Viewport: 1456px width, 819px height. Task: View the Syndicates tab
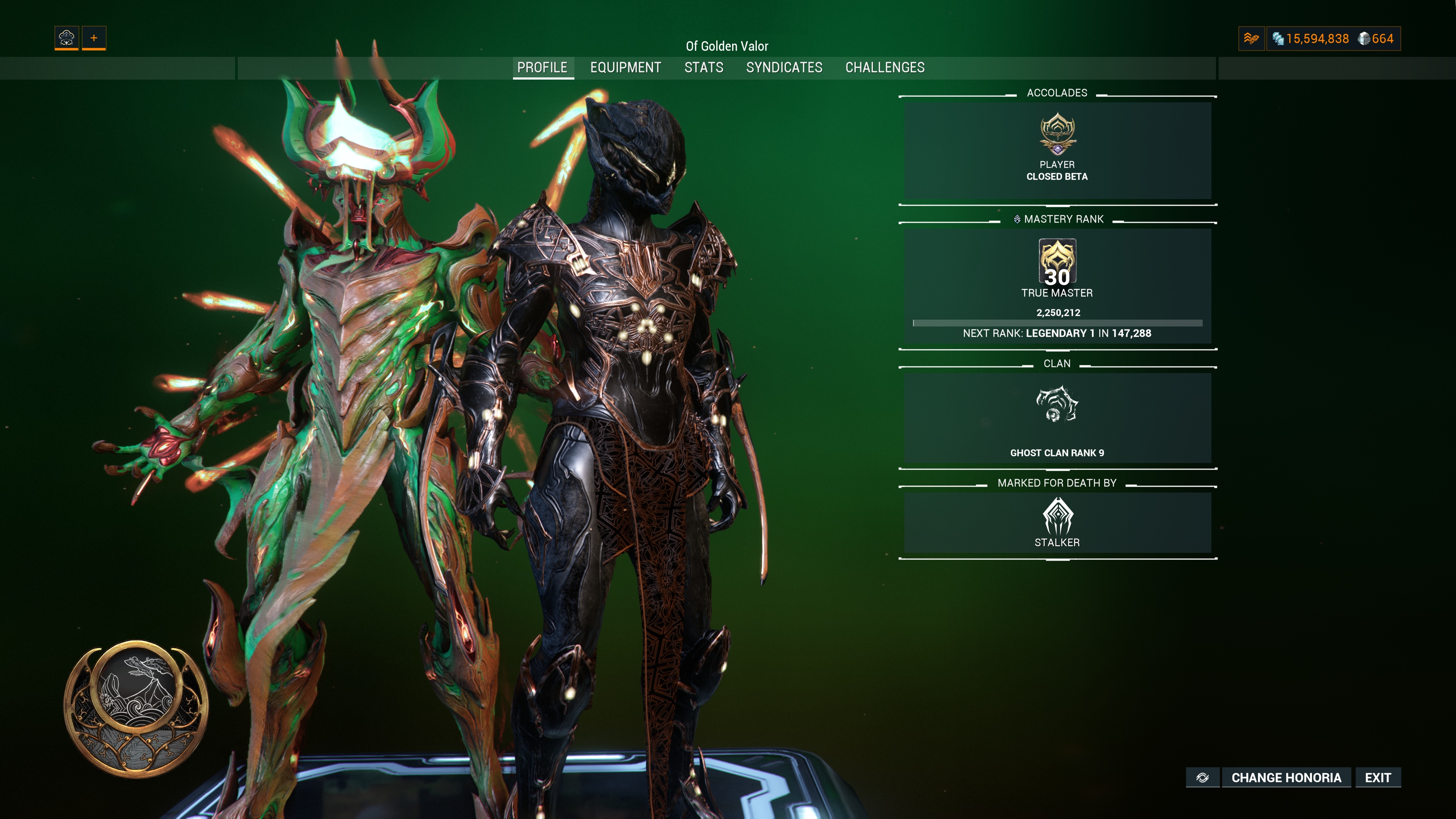pos(784,68)
